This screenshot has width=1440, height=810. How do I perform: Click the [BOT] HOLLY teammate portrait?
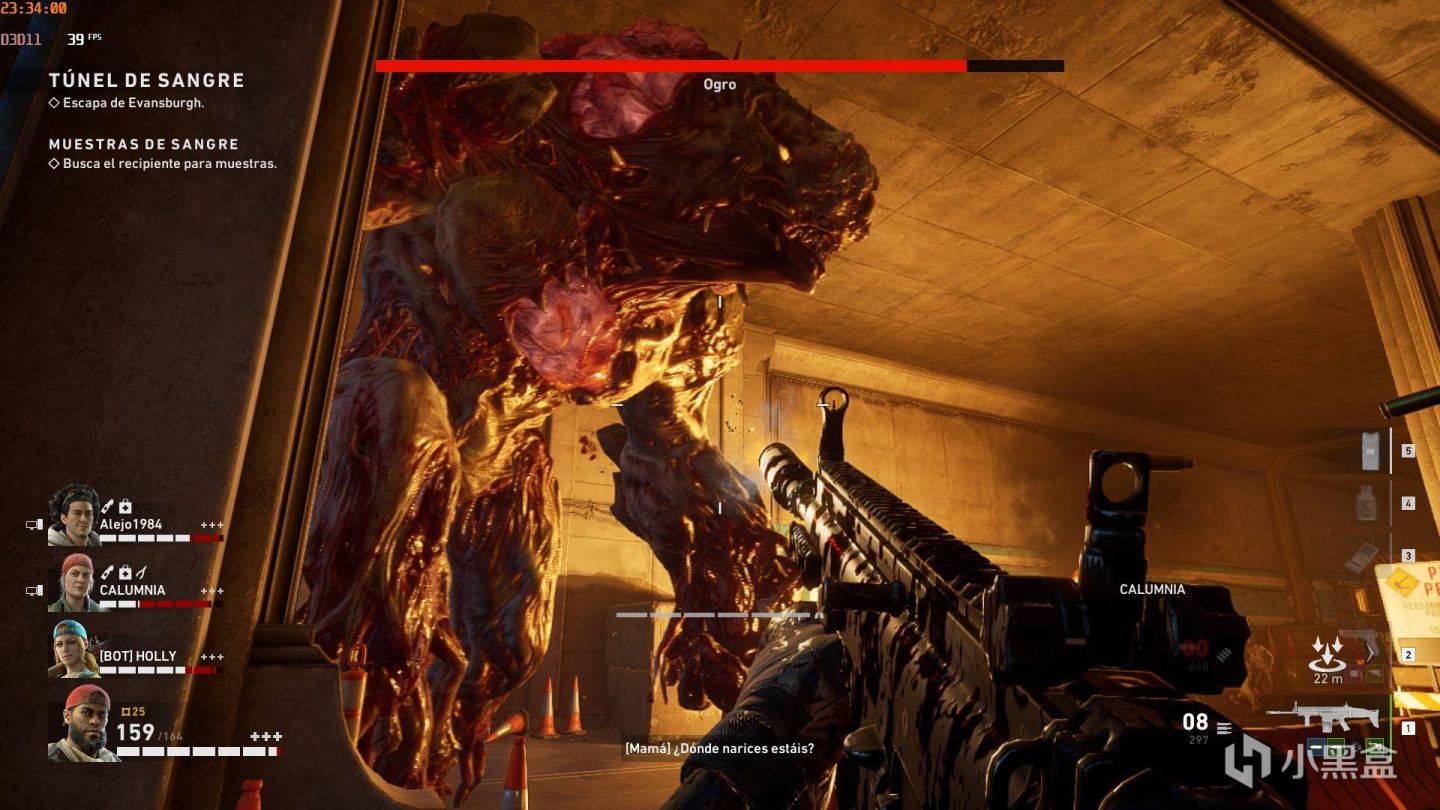pyautogui.click(x=74, y=648)
